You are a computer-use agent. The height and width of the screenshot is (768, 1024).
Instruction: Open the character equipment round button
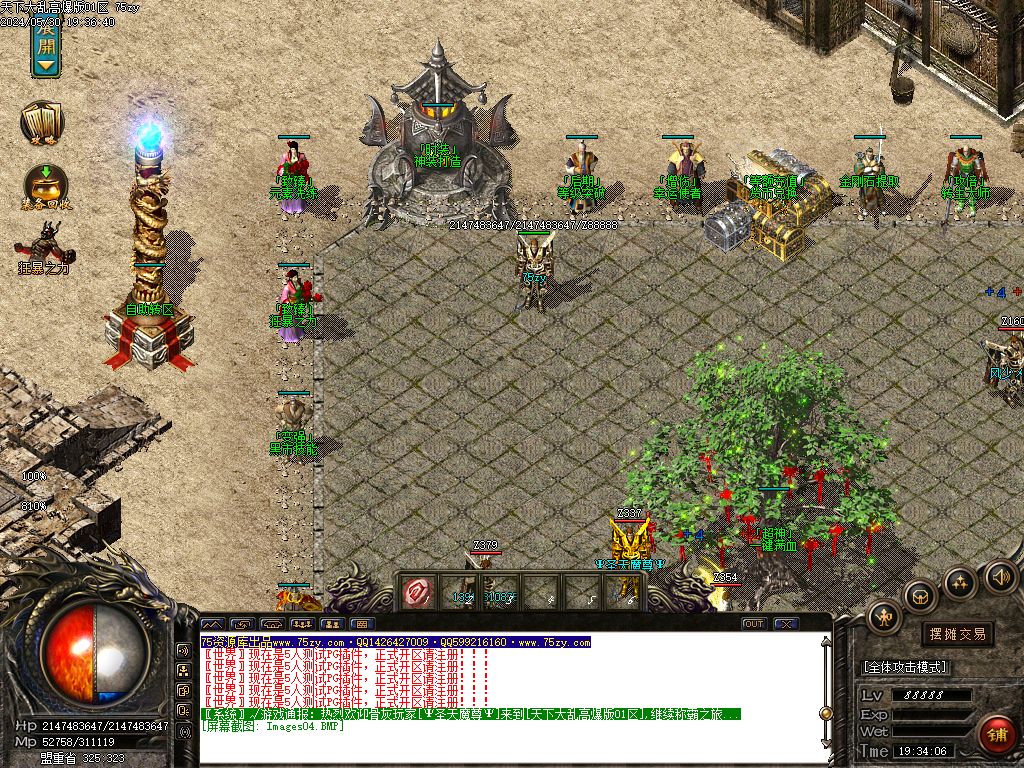(885, 617)
